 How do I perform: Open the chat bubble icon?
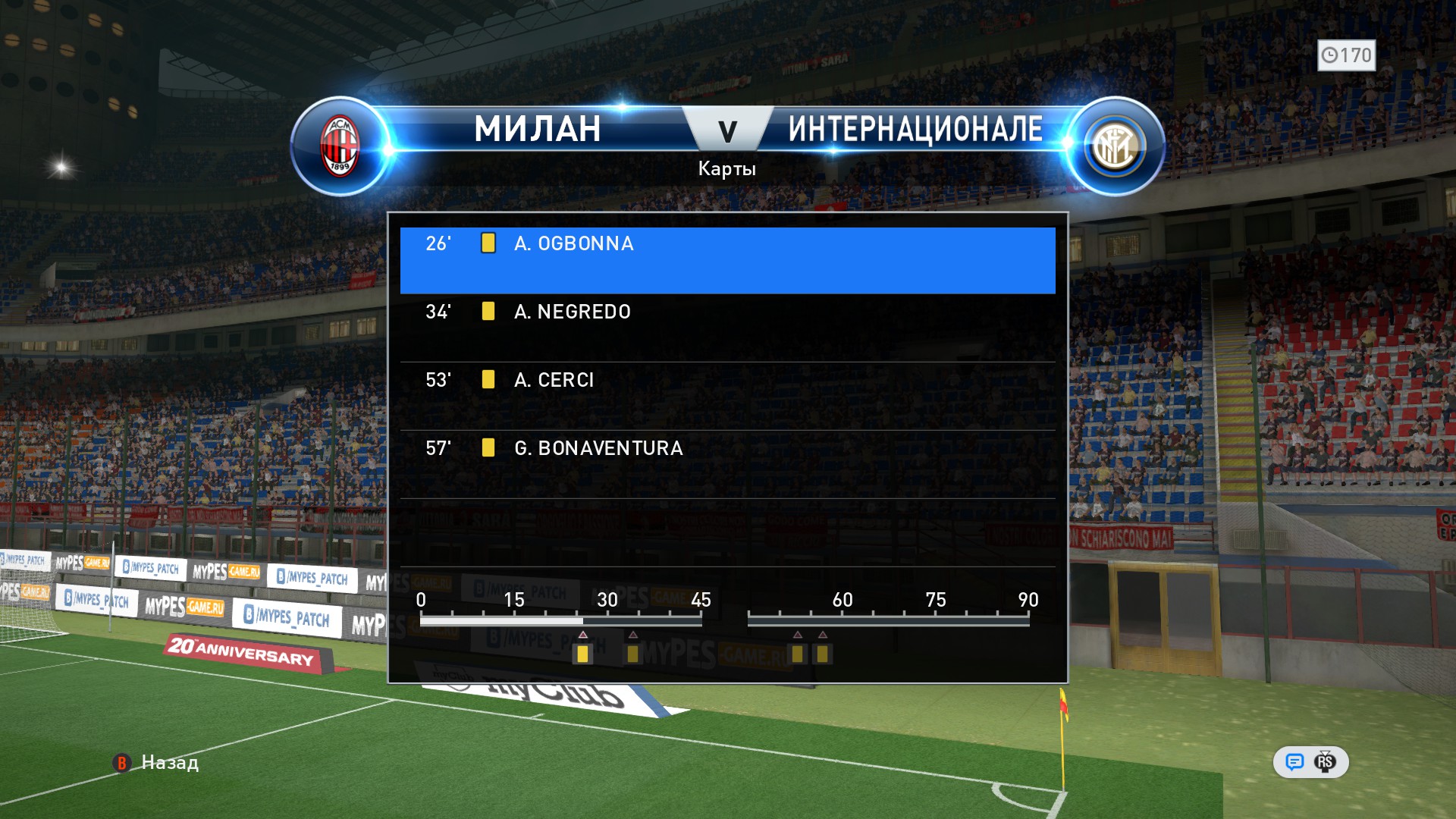pyautogui.click(x=1294, y=762)
